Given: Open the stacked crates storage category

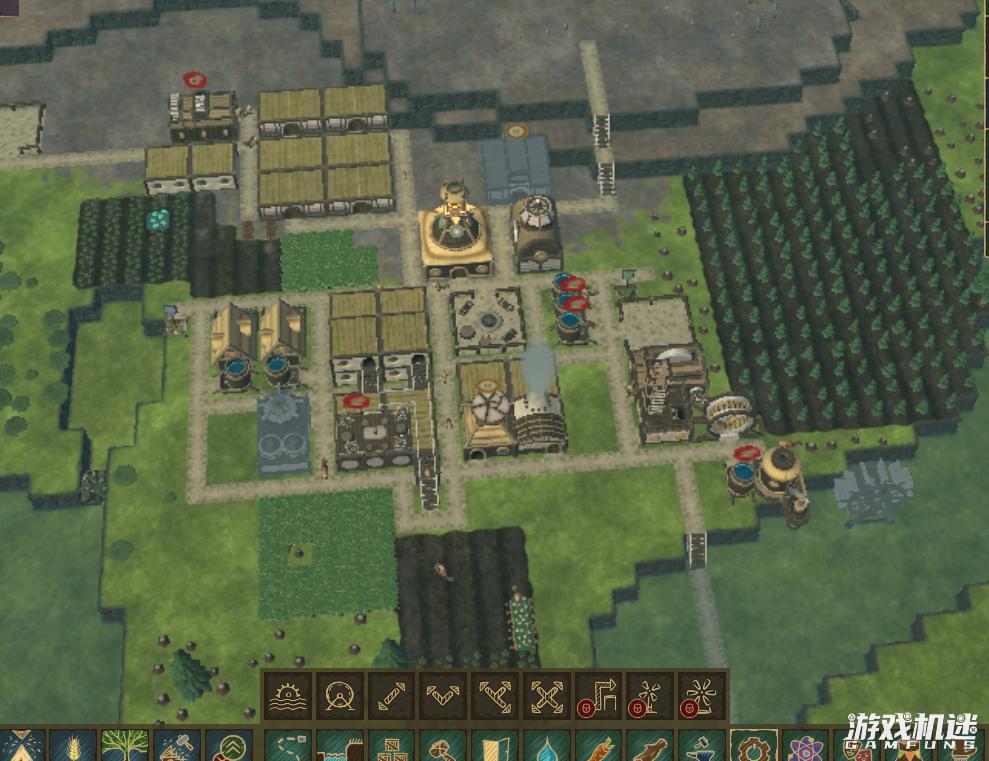Looking at the screenshot, I should pyautogui.click(x=392, y=747).
